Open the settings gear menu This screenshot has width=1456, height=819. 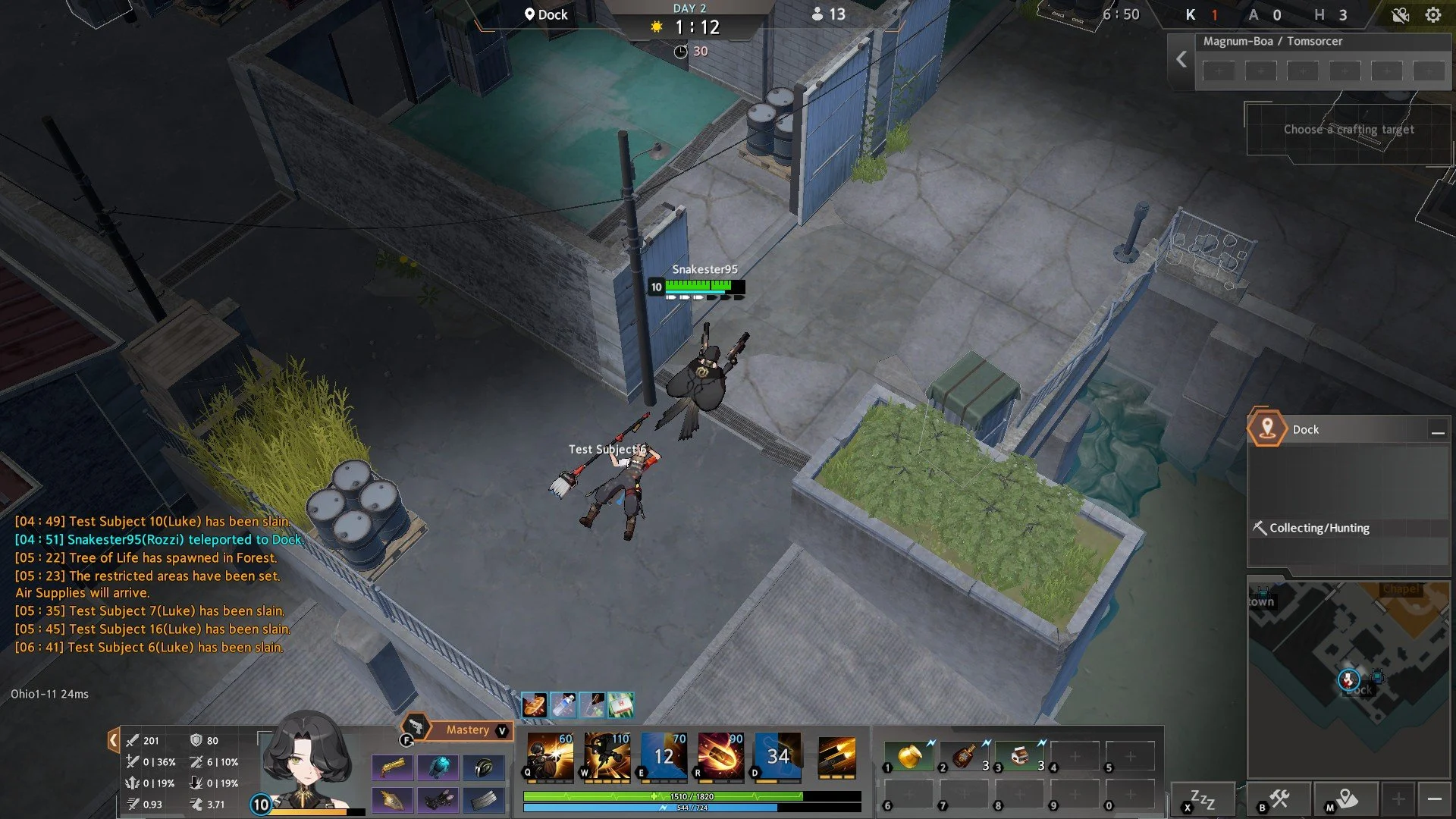[1433, 14]
